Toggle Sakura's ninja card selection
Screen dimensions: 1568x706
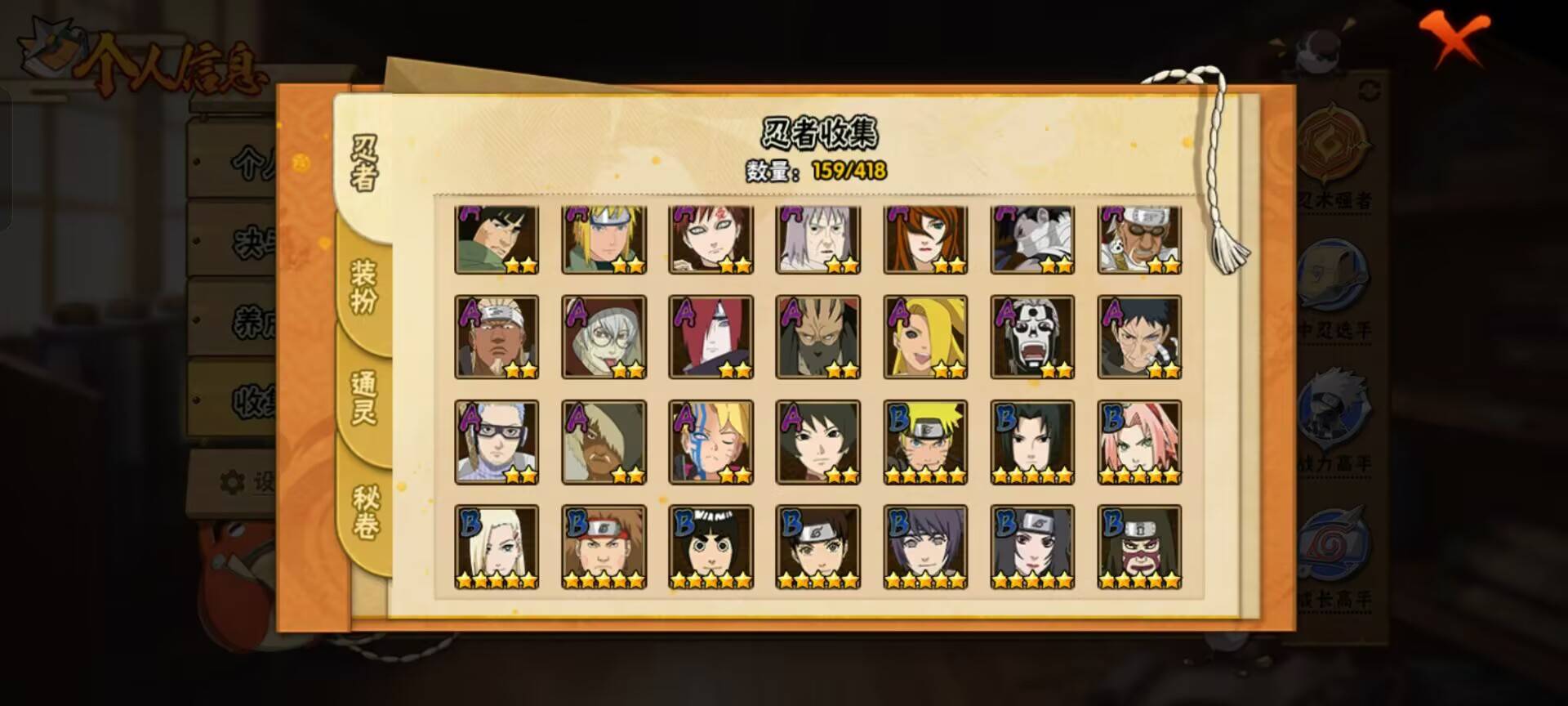[x=1139, y=441]
